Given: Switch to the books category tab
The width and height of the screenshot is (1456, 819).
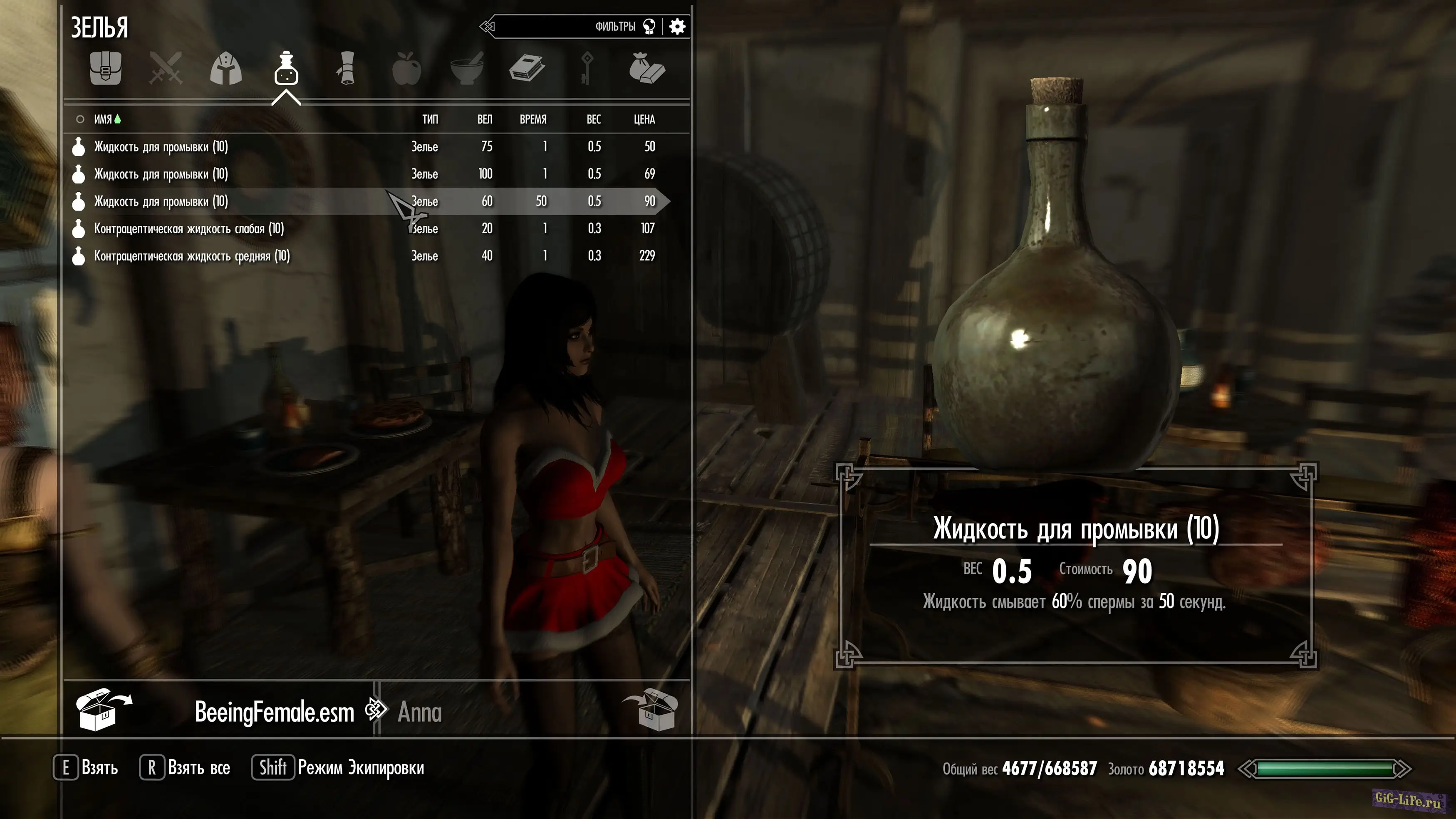Looking at the screenshot, I should point(527,69).
